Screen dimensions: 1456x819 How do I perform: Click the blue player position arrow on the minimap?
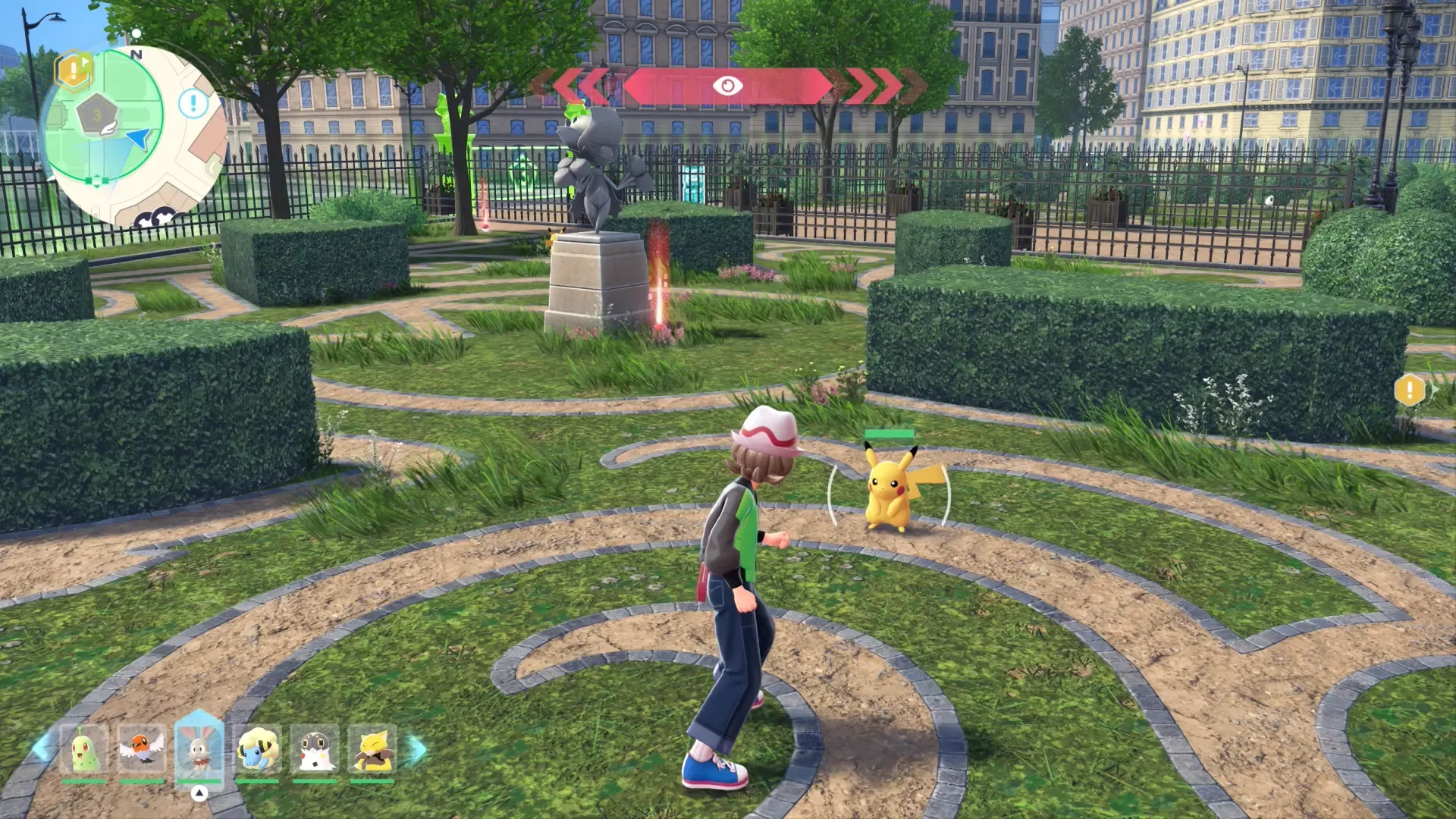(138, 140)
